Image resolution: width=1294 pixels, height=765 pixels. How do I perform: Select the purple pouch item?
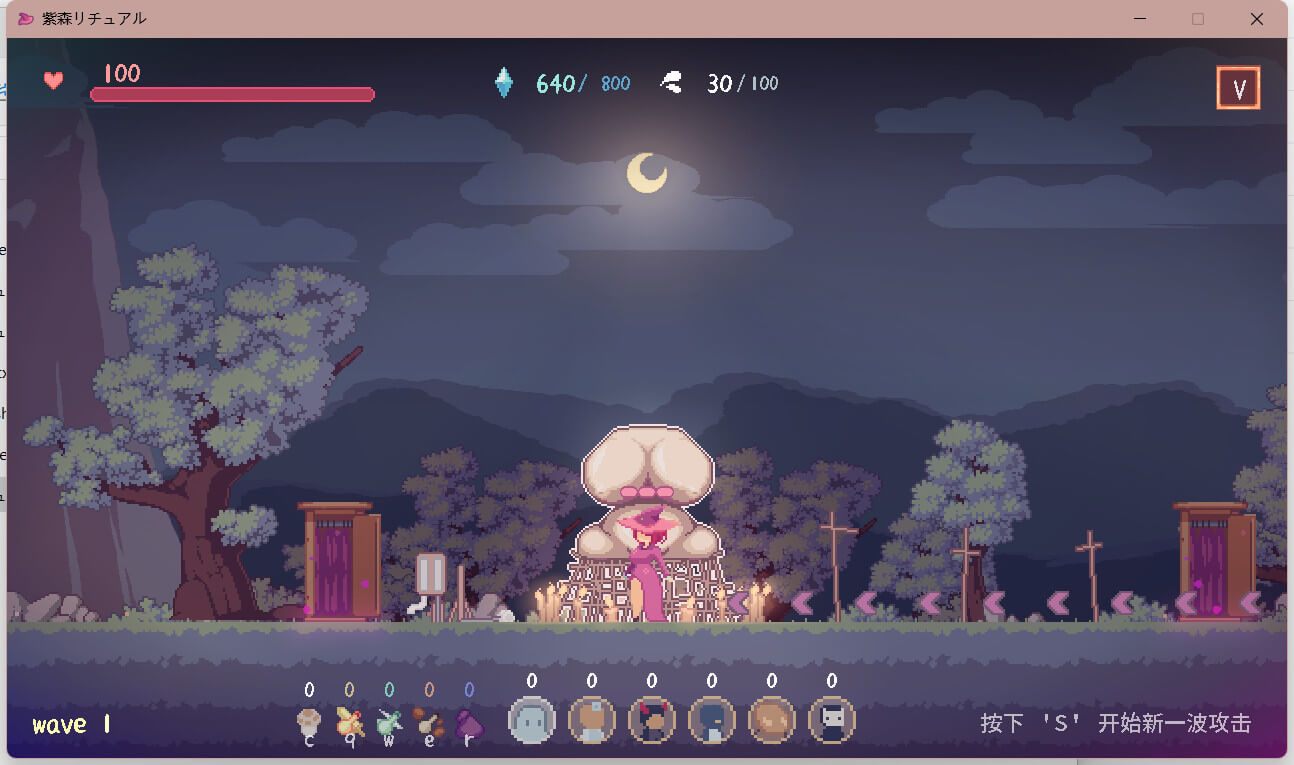pos(469,723)
